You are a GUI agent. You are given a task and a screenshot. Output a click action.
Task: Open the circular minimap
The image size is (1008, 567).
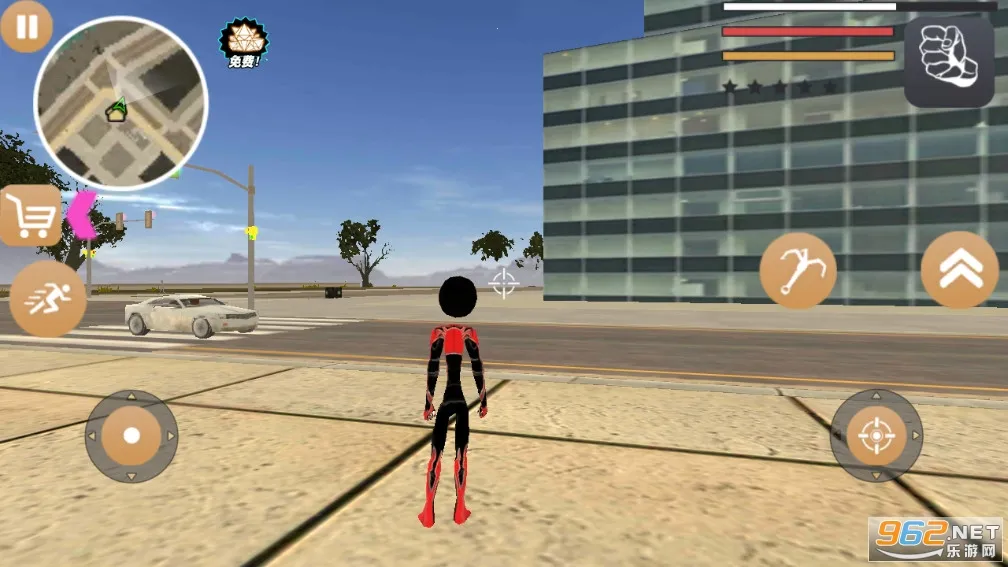pyautogui.click(x=121, y=102)
